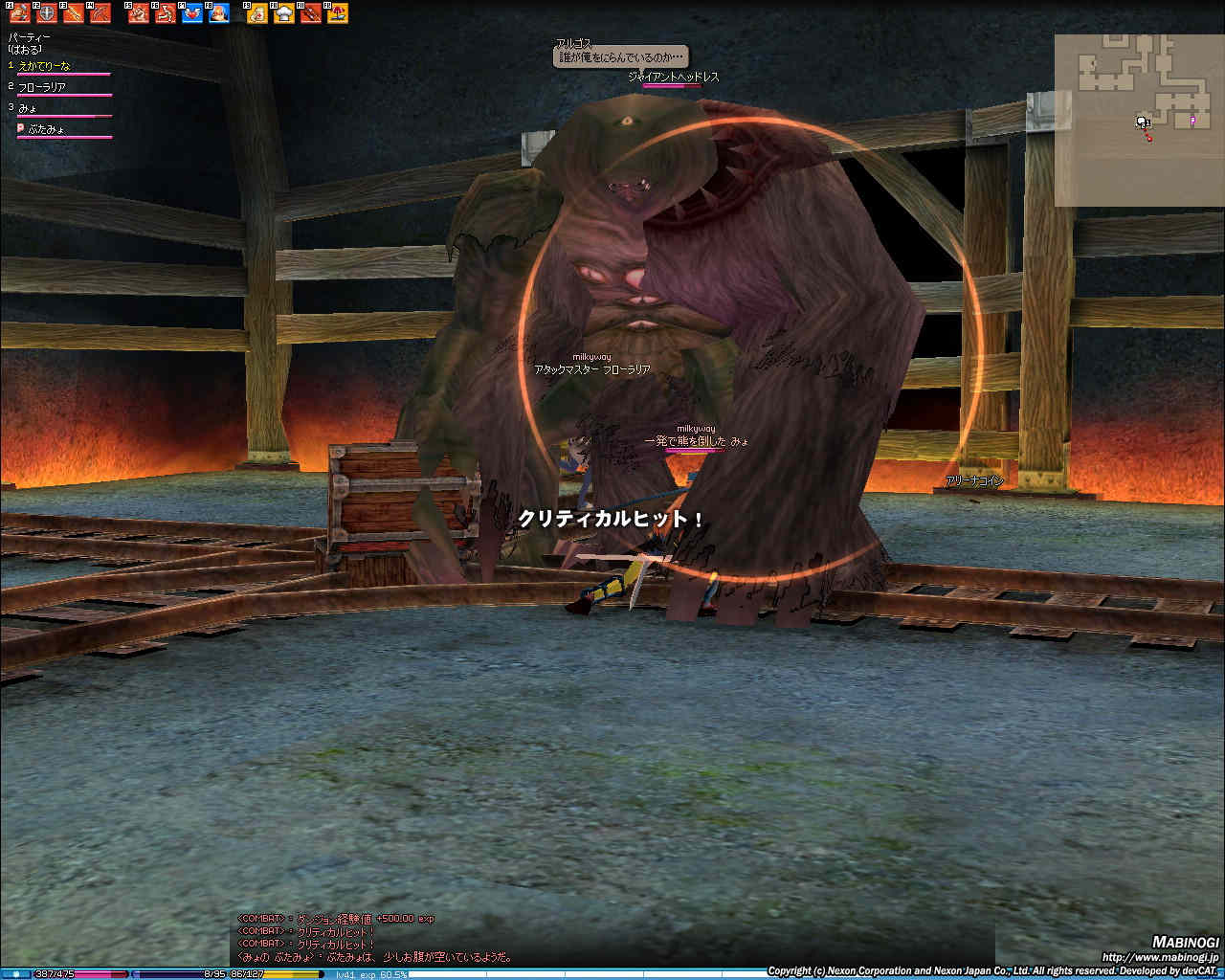Image resolution: width=1225 pixels, height=980 pixels.
Task: Click the F8 blue character face icon
Action: tap(219, 13)
